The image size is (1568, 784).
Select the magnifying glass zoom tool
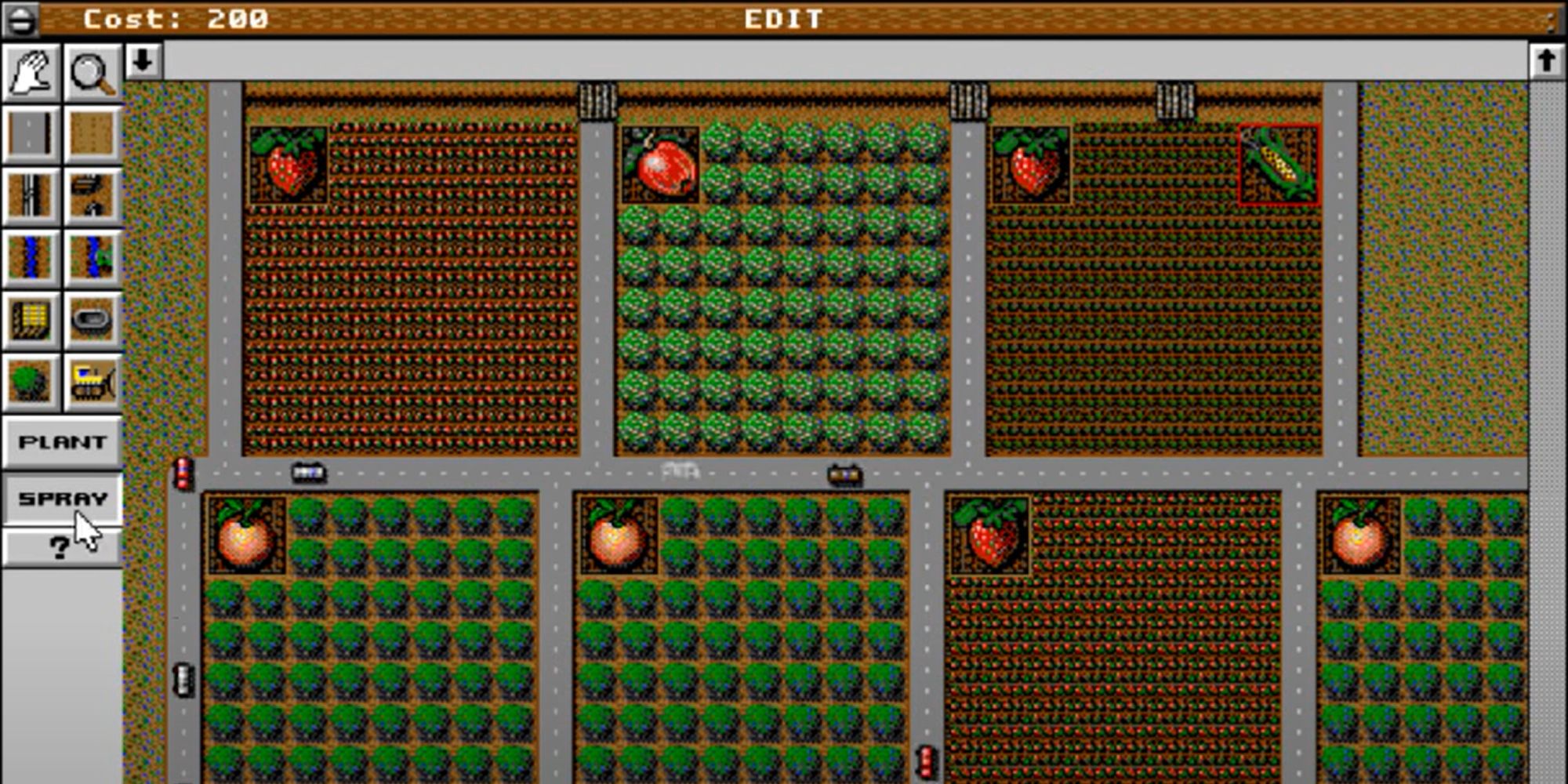pyautogui.click(x=91, y=71)
